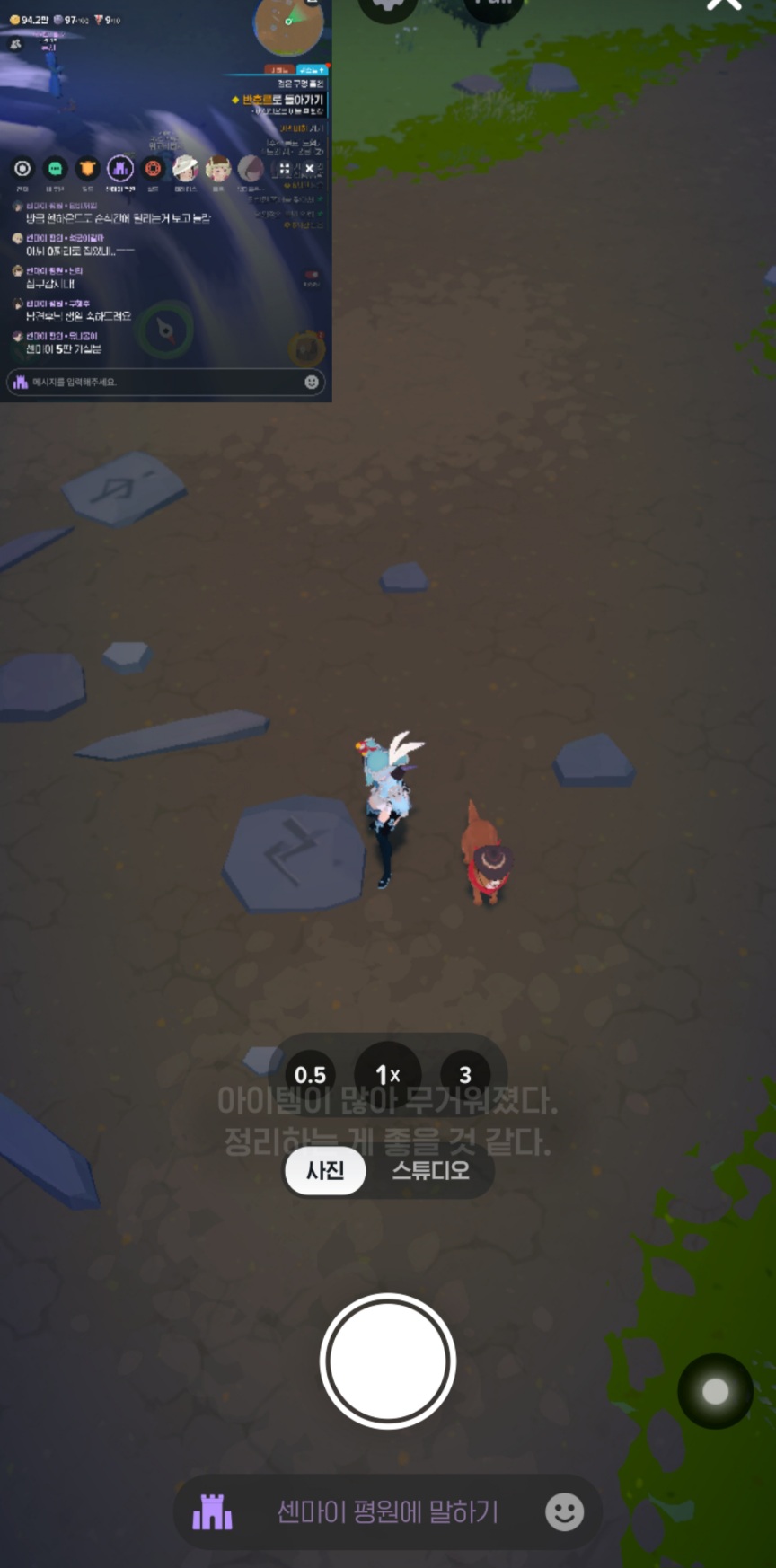Select the 사진 photo mode tab
776x1568 pixels.
[325, 1170]
